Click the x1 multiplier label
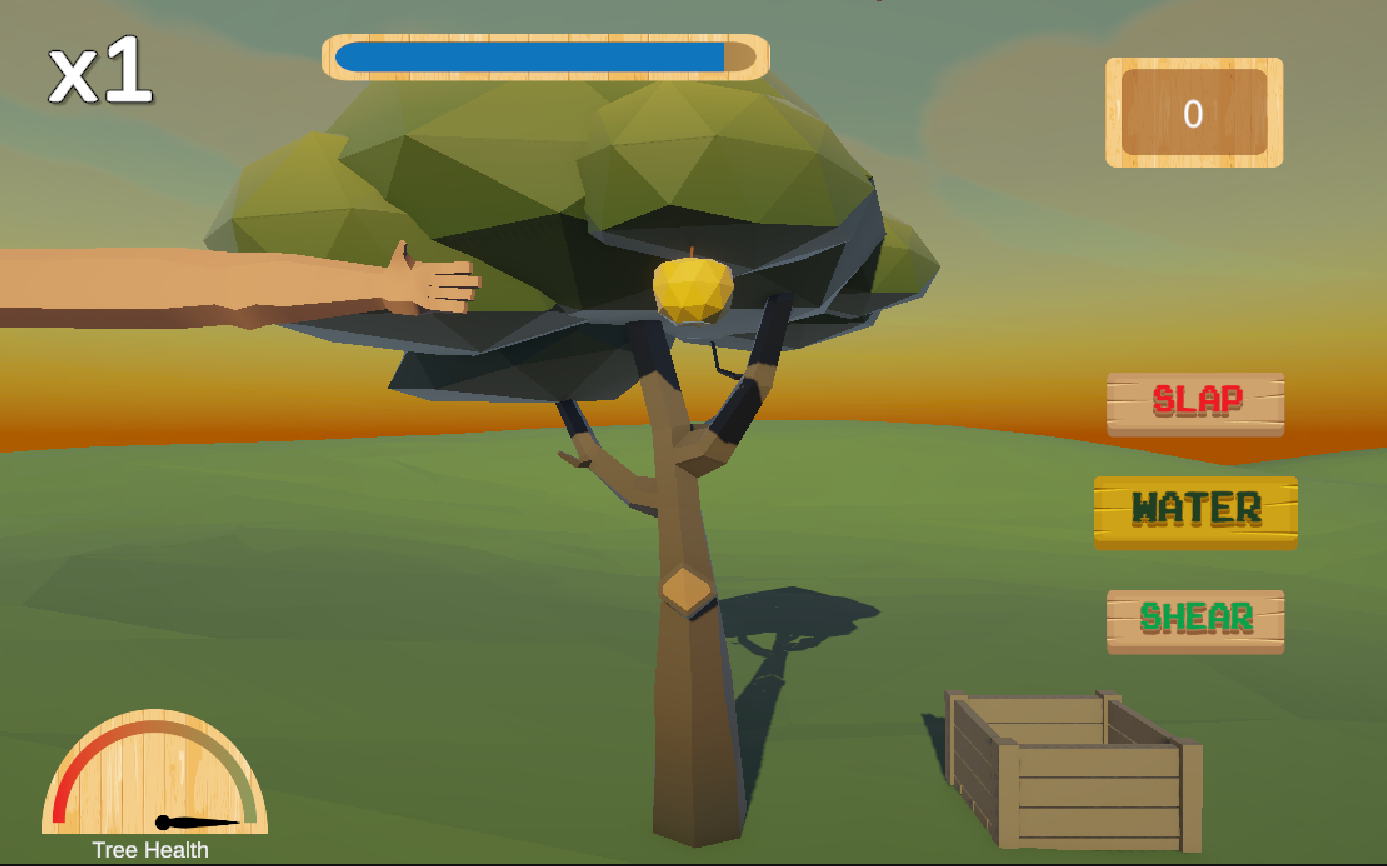The height and width of the screenshot is (866, 1387). coord(100,75)
